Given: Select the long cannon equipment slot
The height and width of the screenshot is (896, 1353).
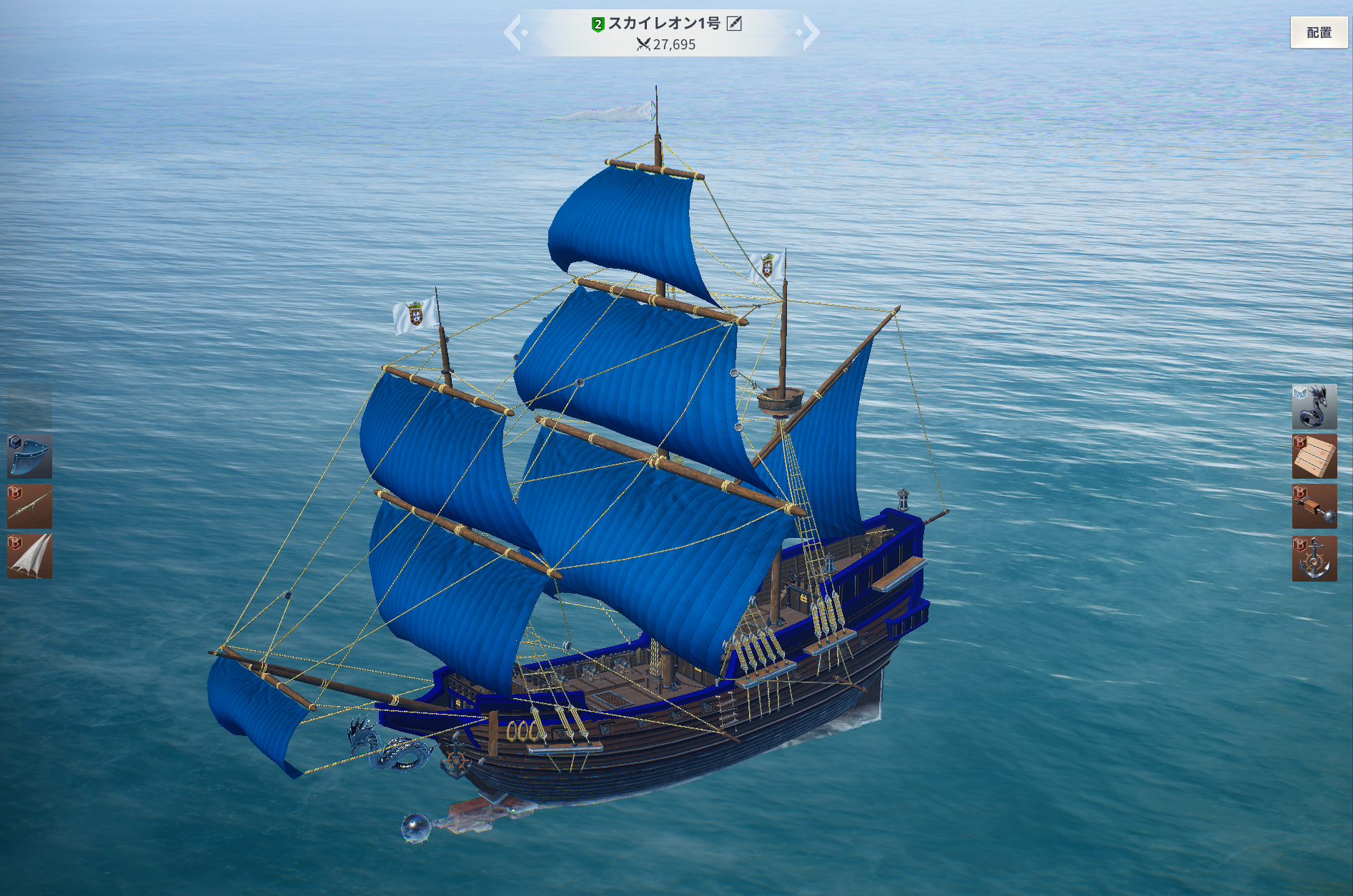Looking at the screenshot, I should point(29,506).
